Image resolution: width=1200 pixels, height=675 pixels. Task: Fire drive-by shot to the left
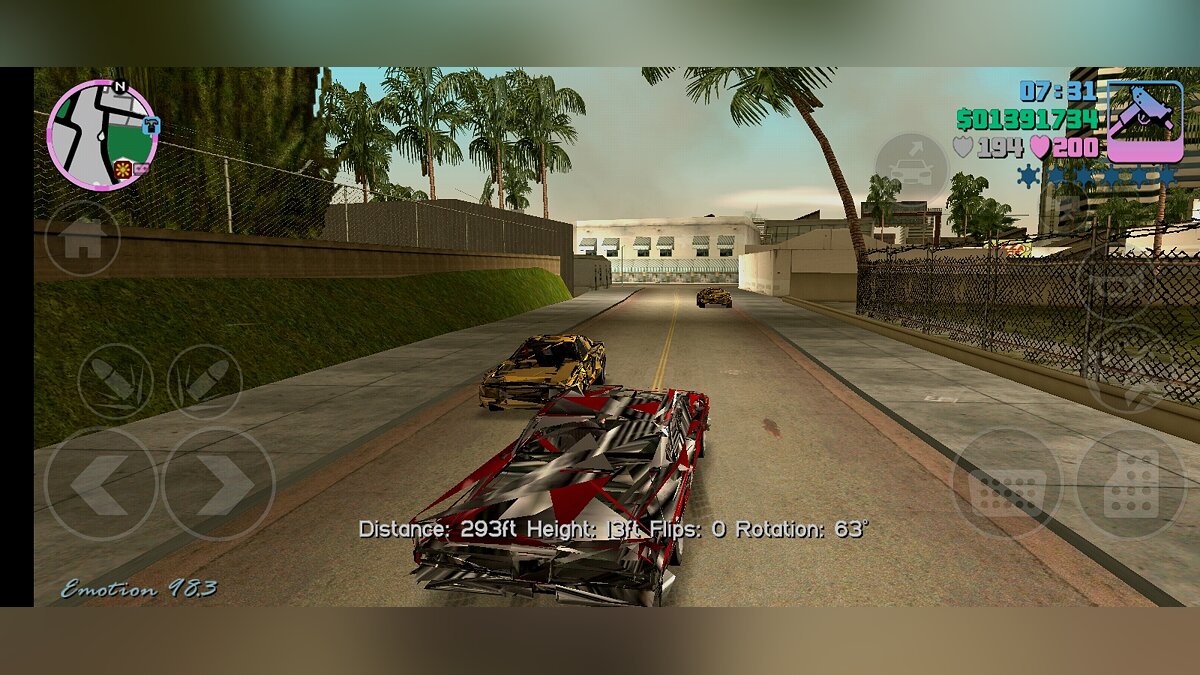pyautogui.click(x=115, y=381)
